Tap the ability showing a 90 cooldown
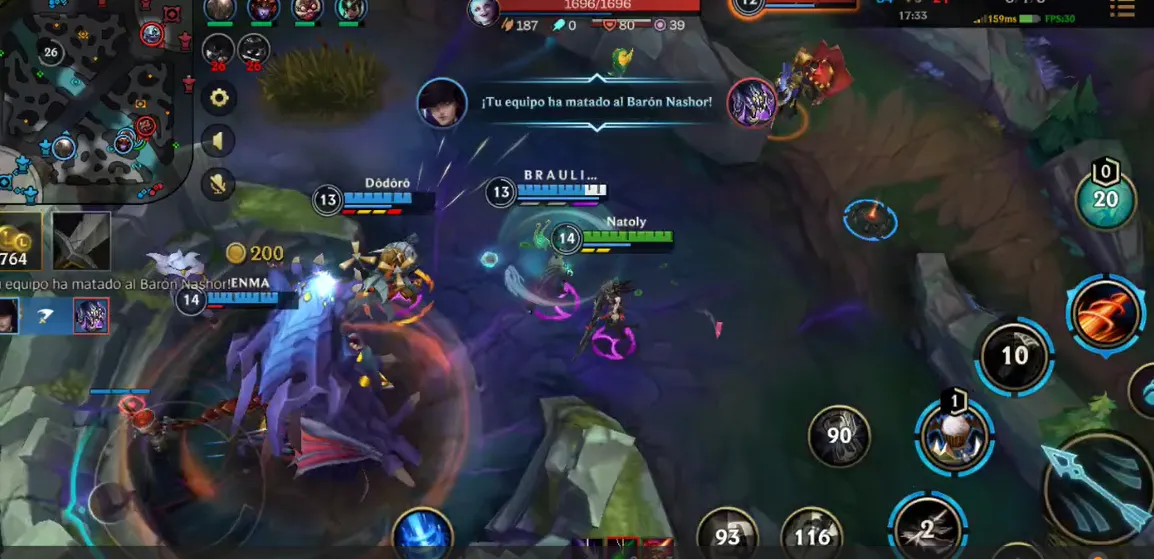Screen dimensions: 1154x559 (x=839, y=435)
